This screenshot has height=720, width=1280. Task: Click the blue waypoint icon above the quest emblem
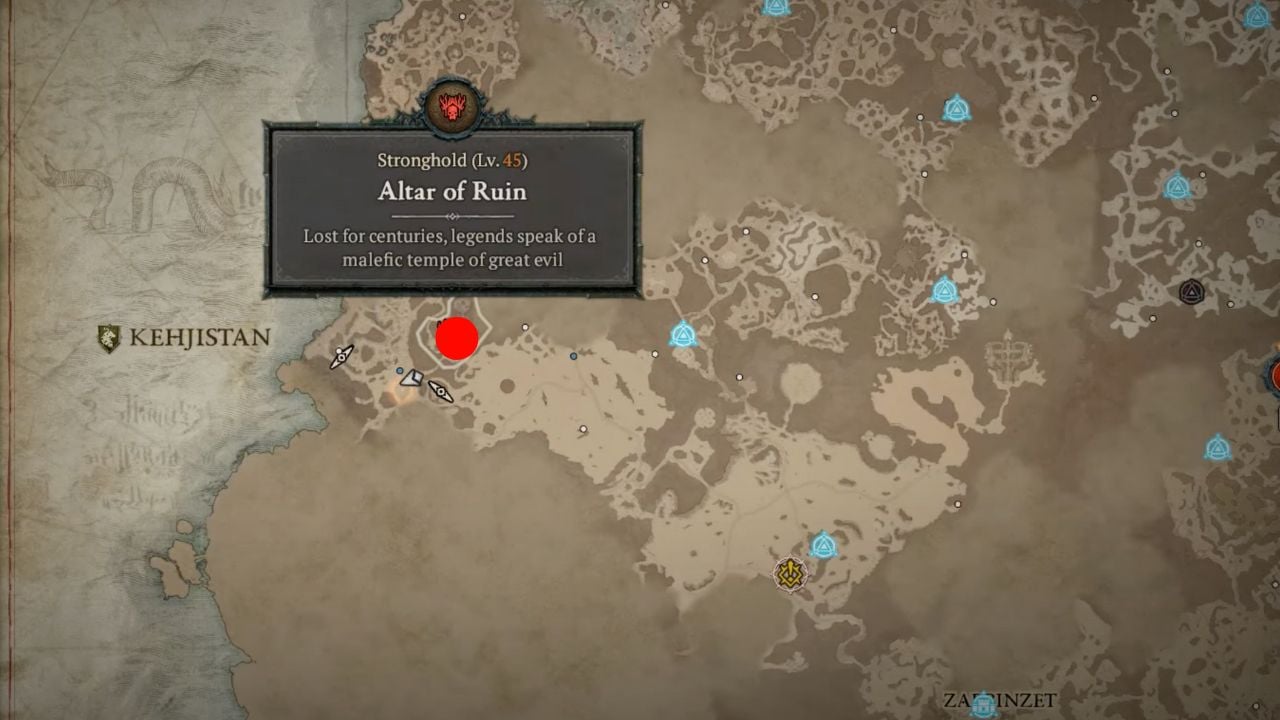[x=824, y=544]
